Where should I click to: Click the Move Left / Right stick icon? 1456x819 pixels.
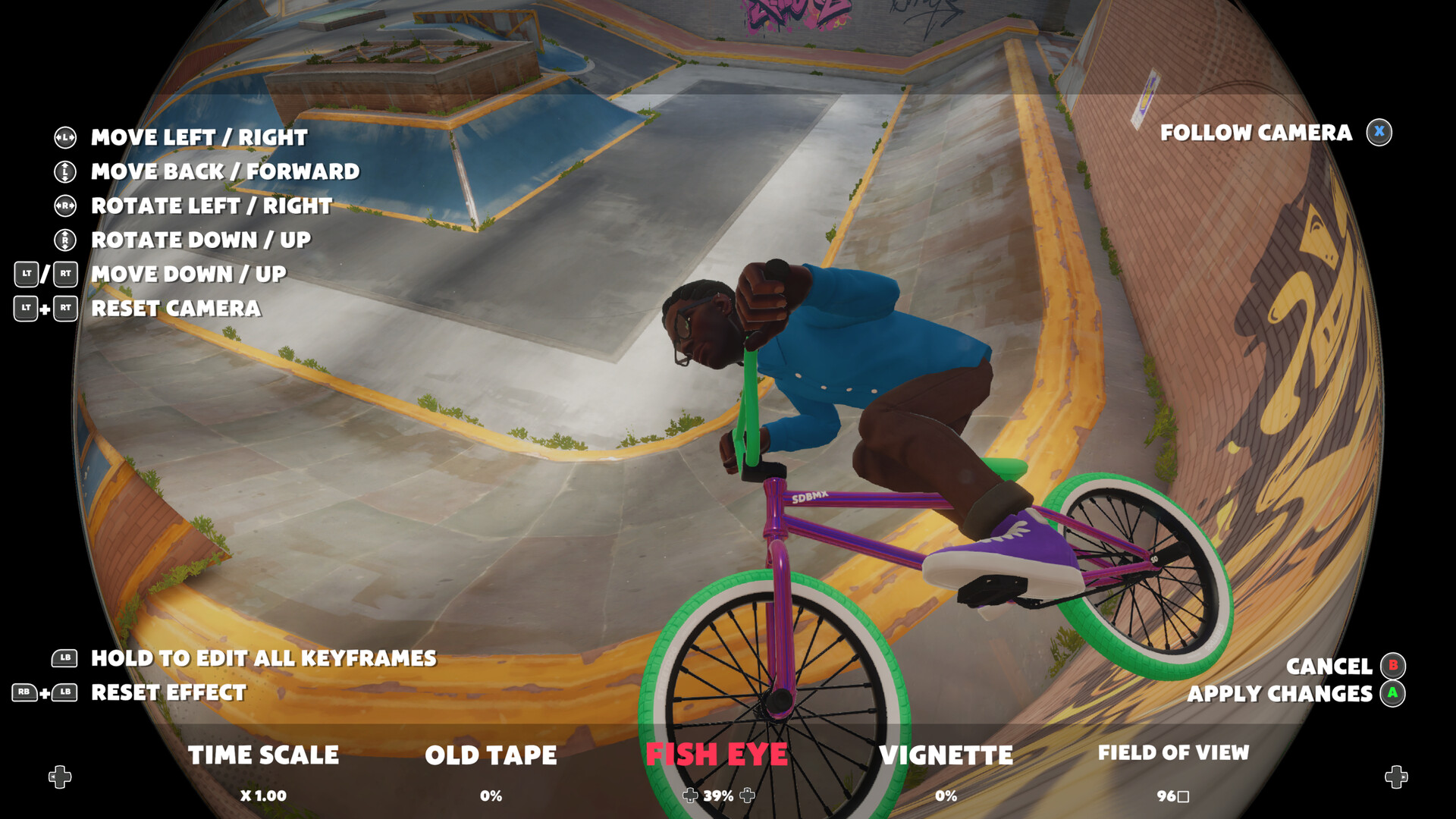pos(64,137)
